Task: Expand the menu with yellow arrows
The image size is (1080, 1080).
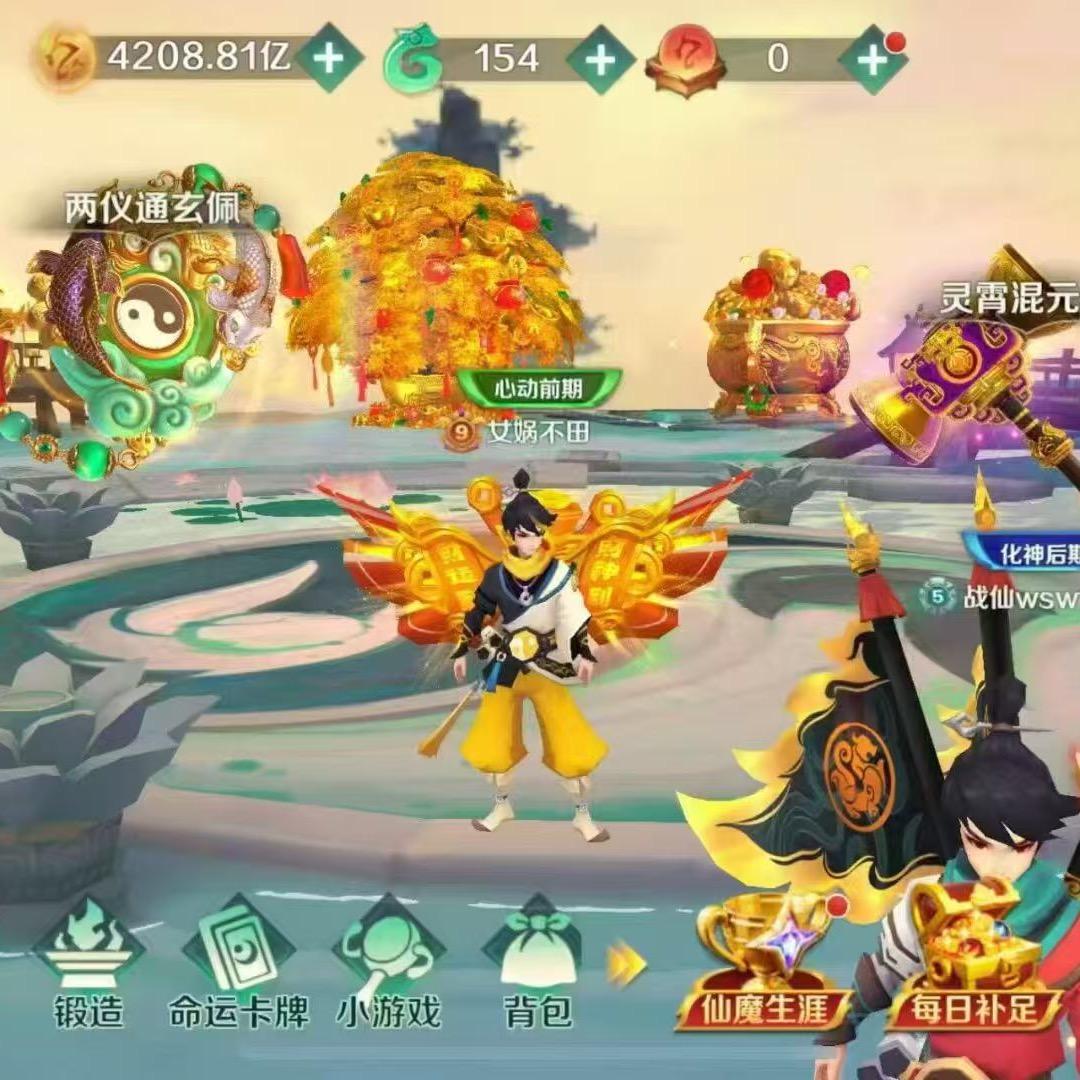Action: coord(628,962)
